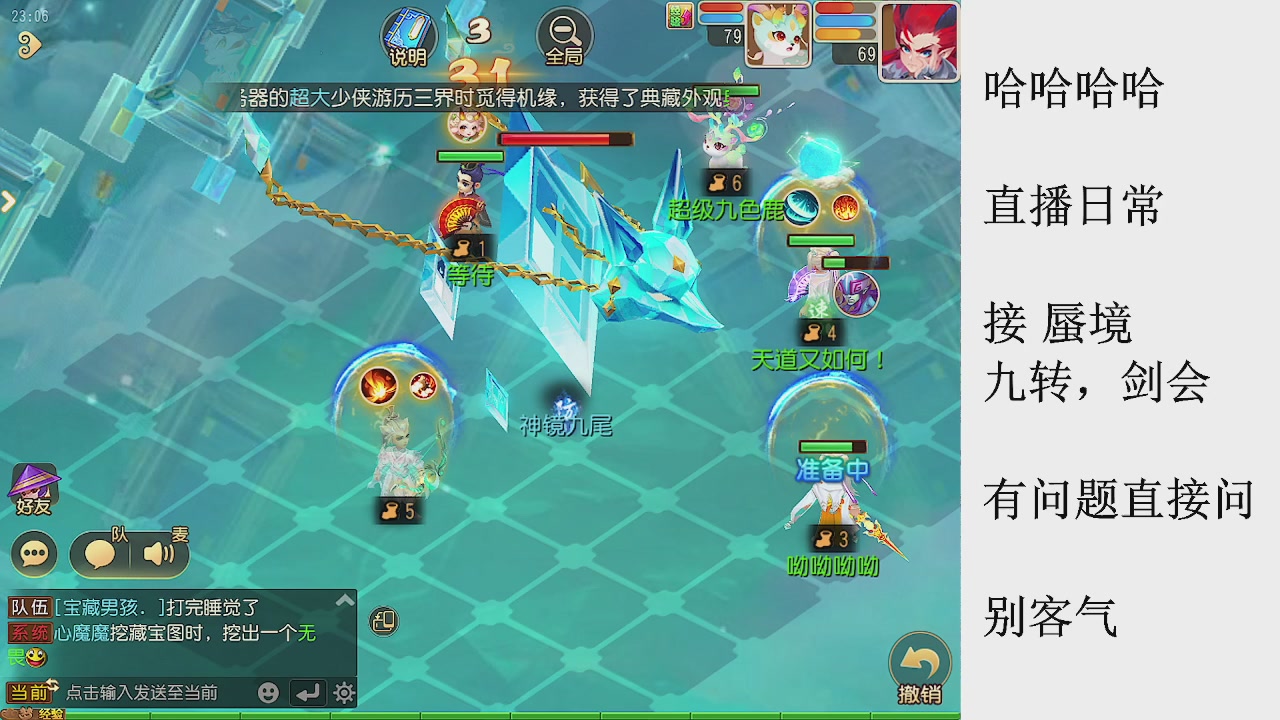Toggle the chat pop-out window icon
The image size is (1280, 720).
click(x=383, y=620)
